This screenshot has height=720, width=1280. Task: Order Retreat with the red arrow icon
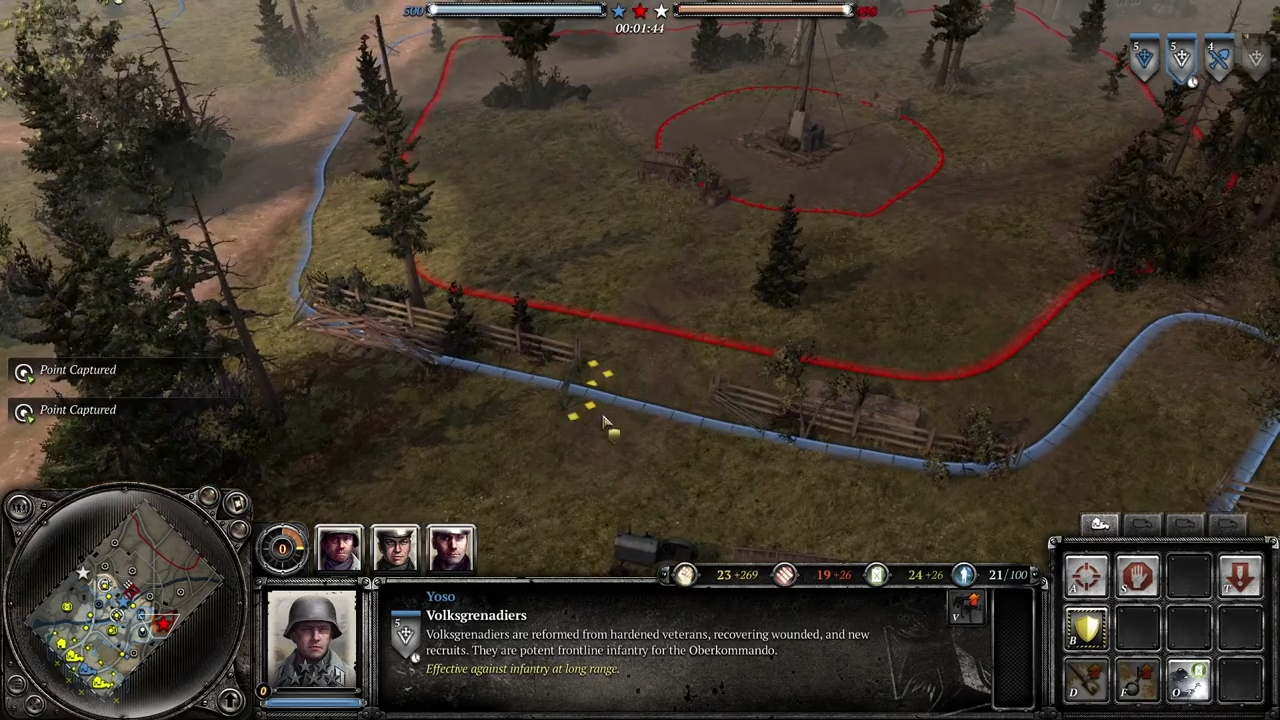[1240, 575]
